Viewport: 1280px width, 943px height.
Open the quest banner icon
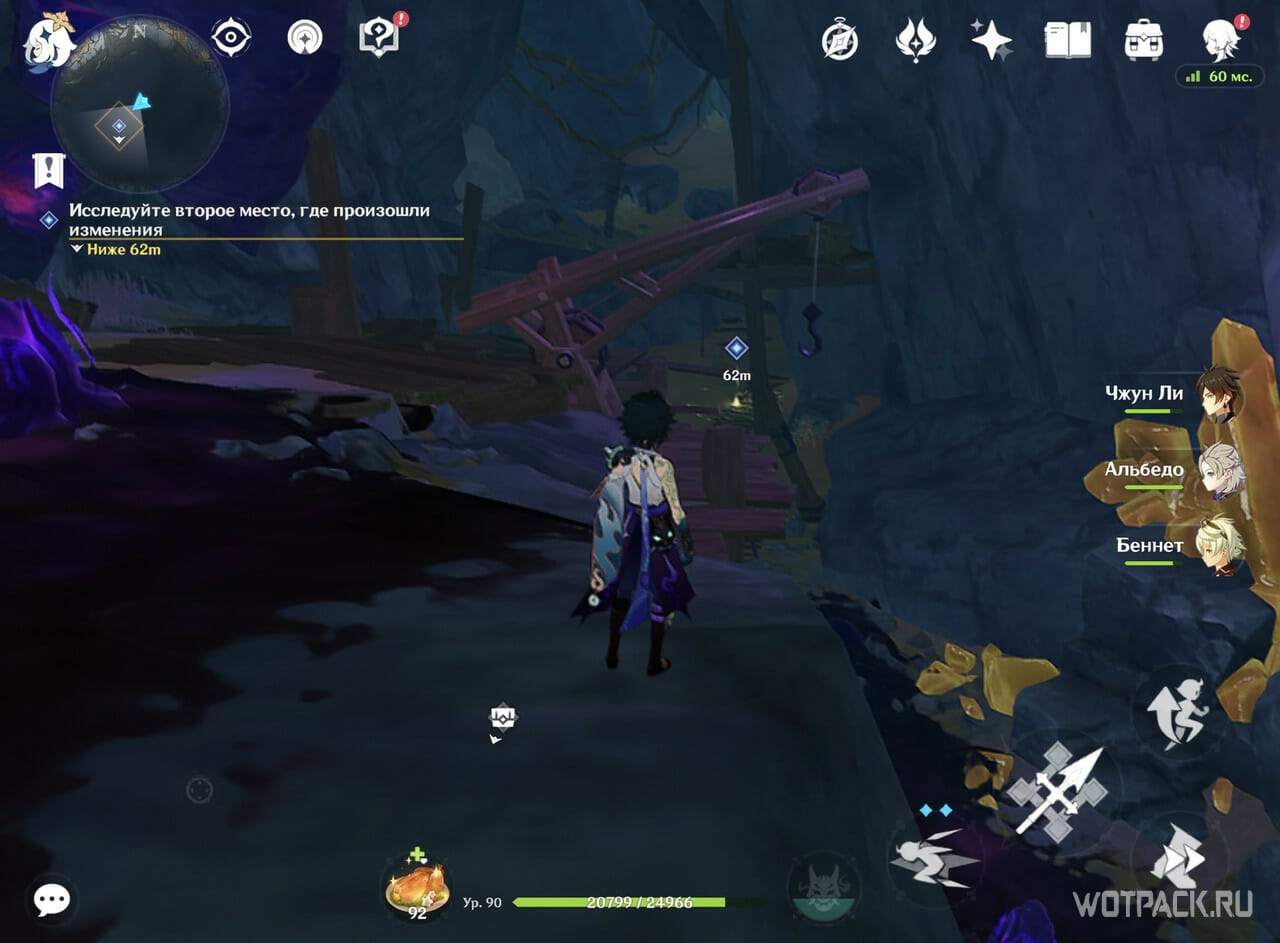[48, 170]
